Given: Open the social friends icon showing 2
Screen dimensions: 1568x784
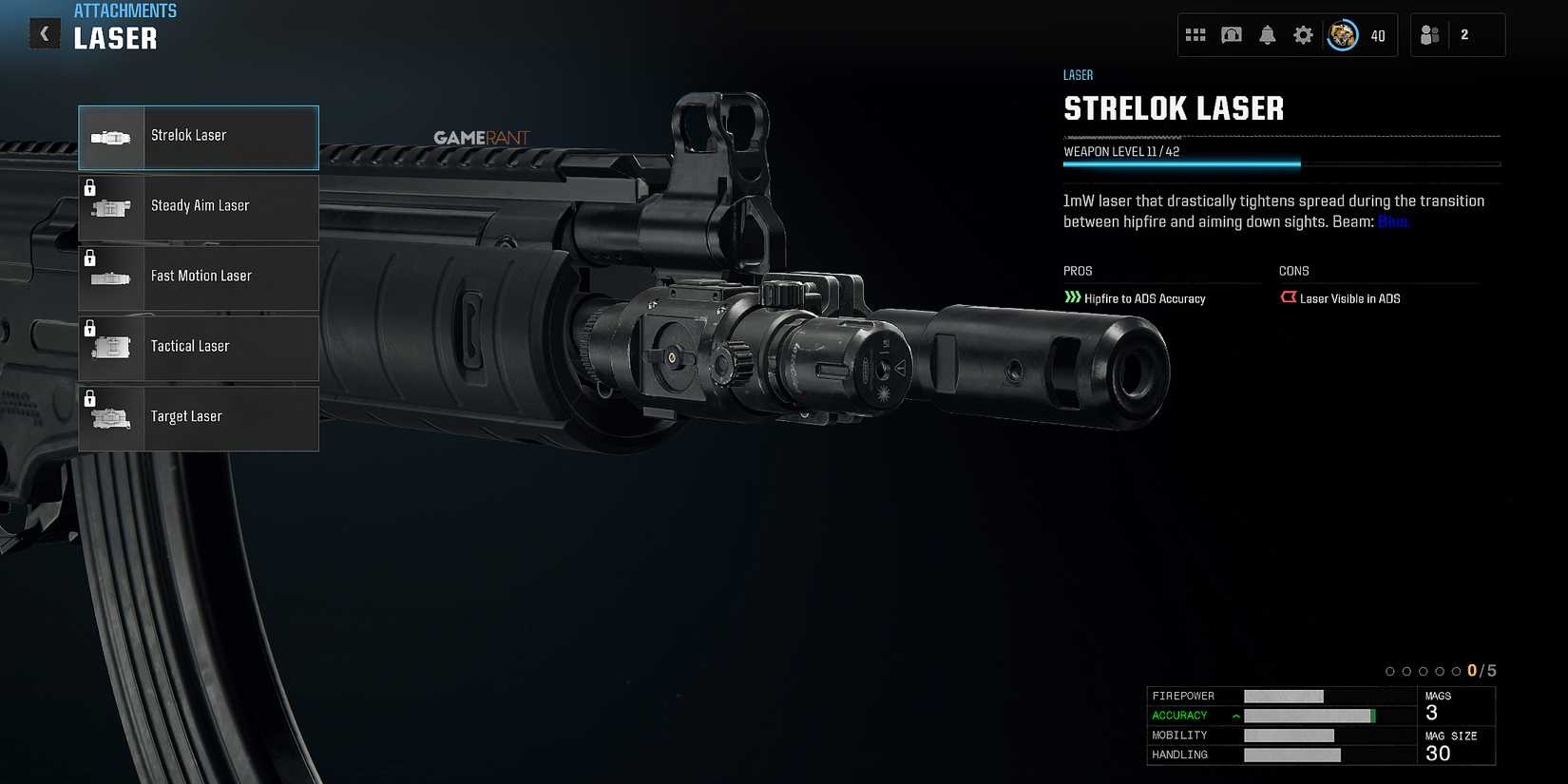Looking at the screenshot, I should [x=1428, y=35].
